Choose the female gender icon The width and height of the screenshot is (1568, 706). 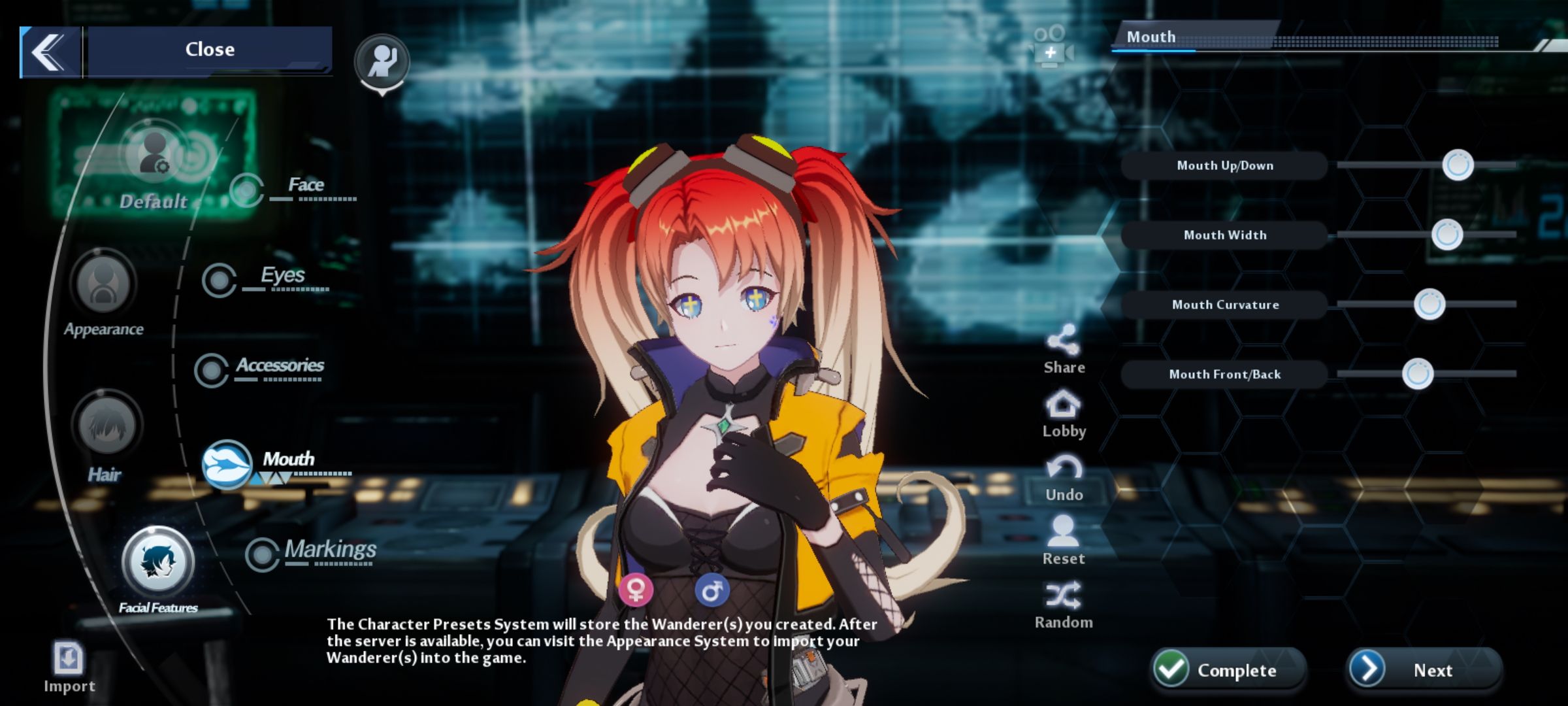click(x=635, y=590)
